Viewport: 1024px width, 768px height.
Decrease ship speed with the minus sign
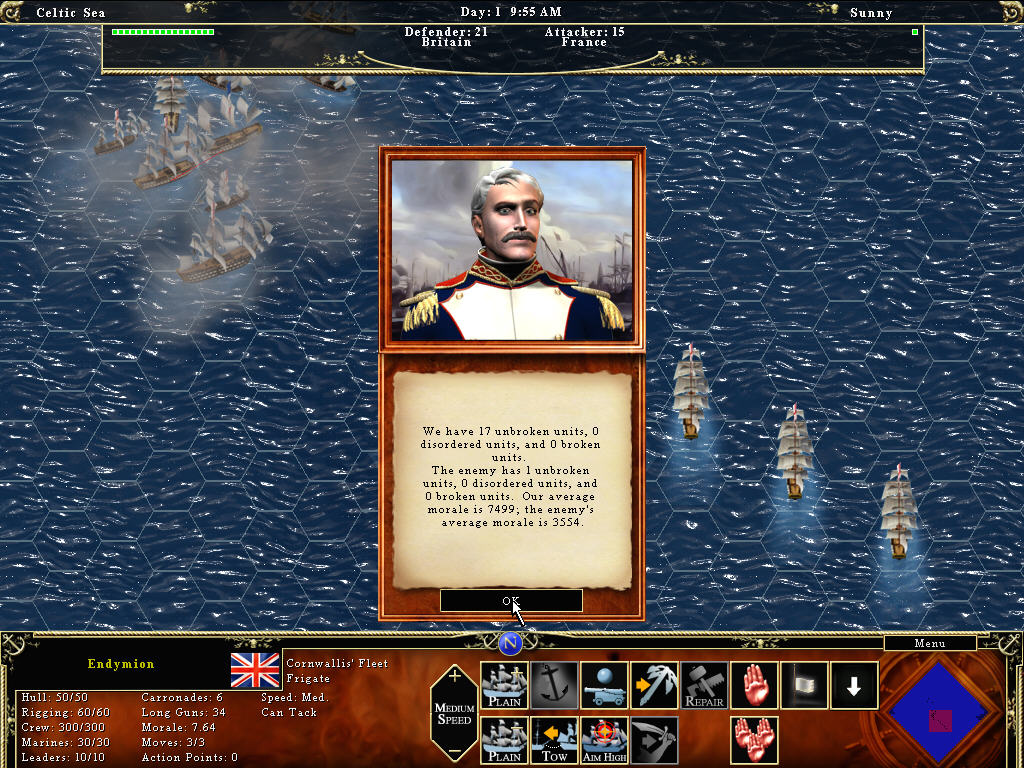(x=455, y=752)
